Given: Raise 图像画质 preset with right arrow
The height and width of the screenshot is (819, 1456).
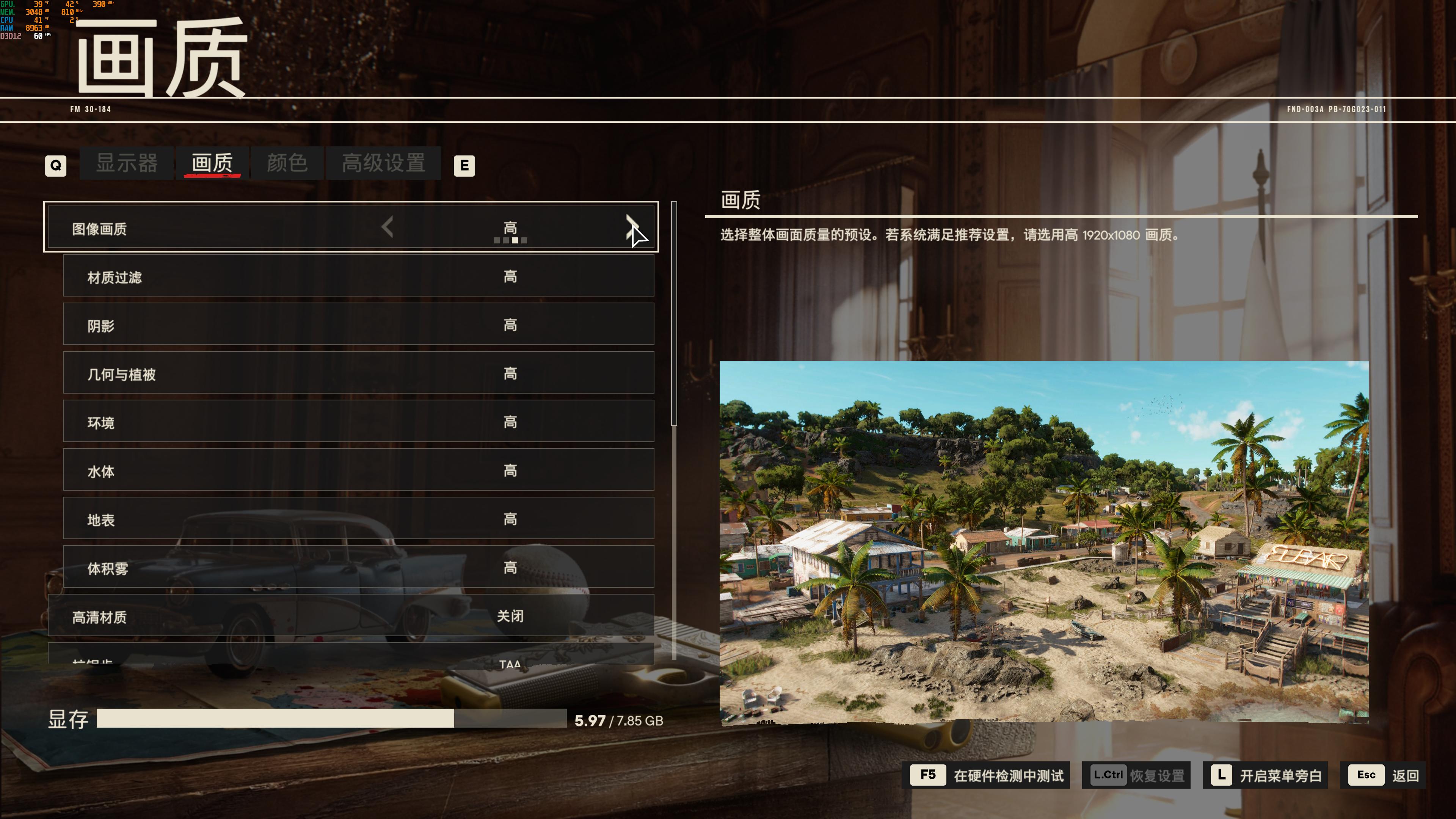Looking at the screenshot, I should [x=631, y=227].
